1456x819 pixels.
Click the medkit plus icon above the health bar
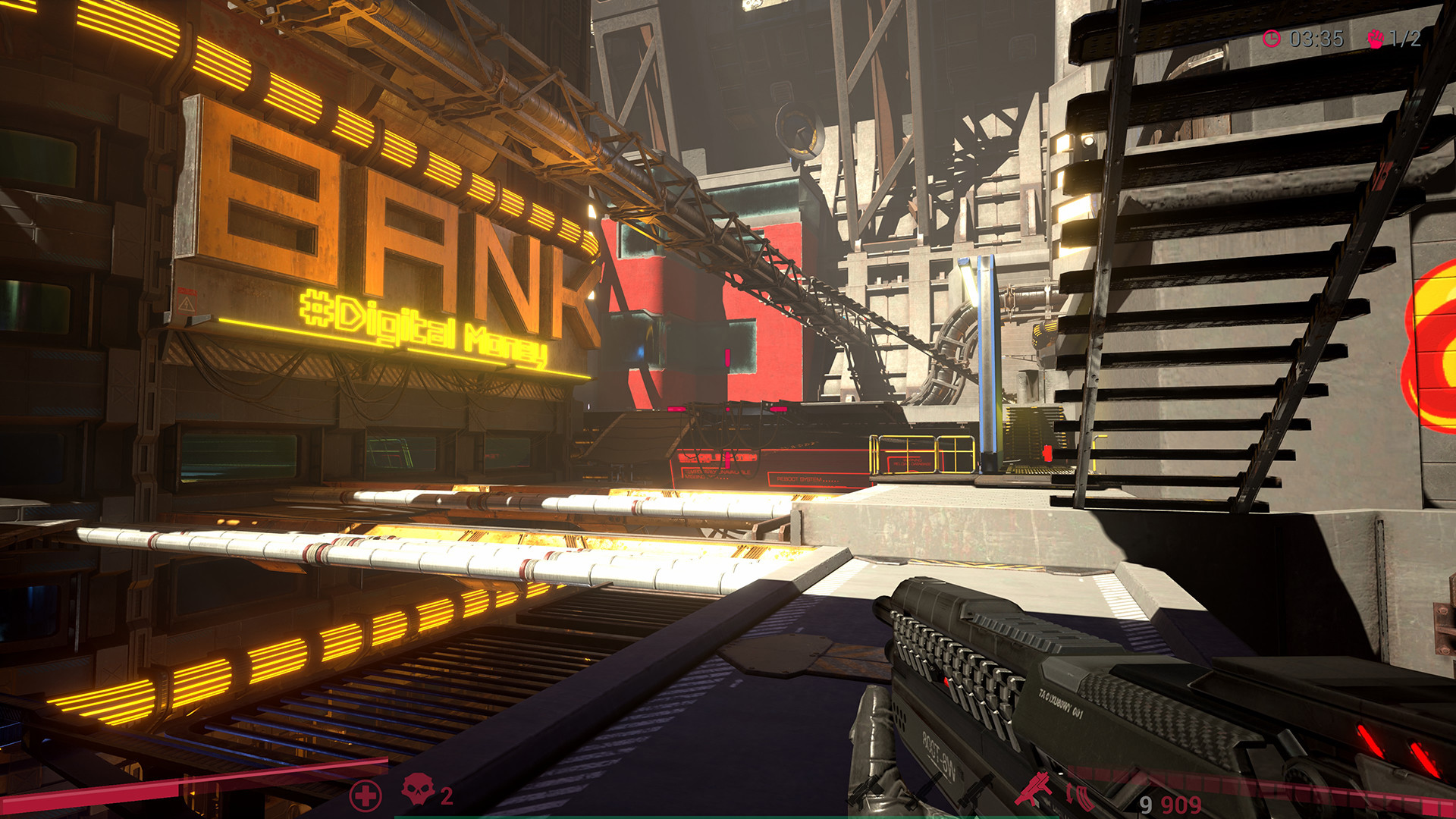tap(365, 796)
